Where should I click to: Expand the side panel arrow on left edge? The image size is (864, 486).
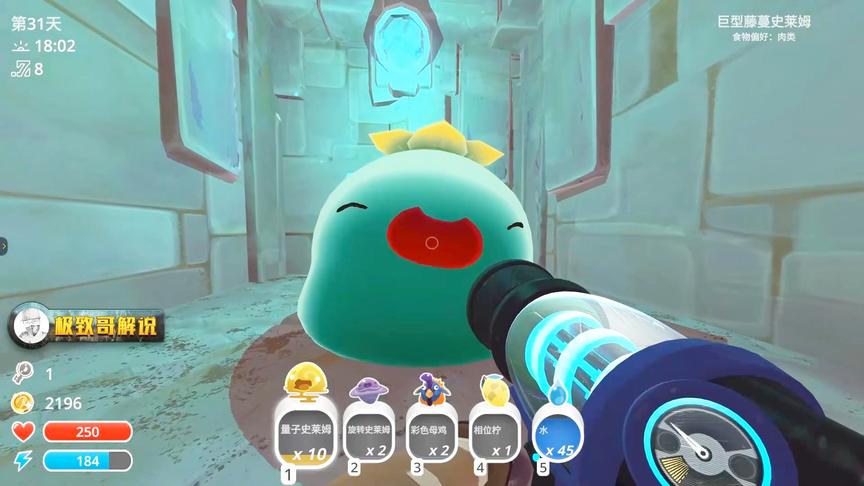tap(4, 245)
